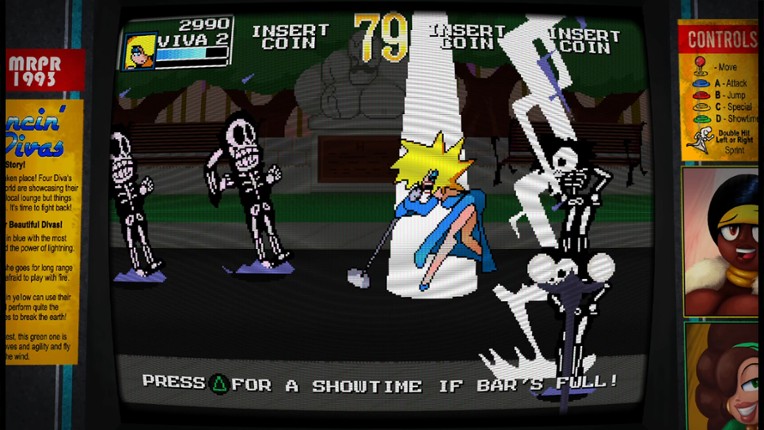
Task: Select the green-haired diva portrait
Action: (722, 375)
